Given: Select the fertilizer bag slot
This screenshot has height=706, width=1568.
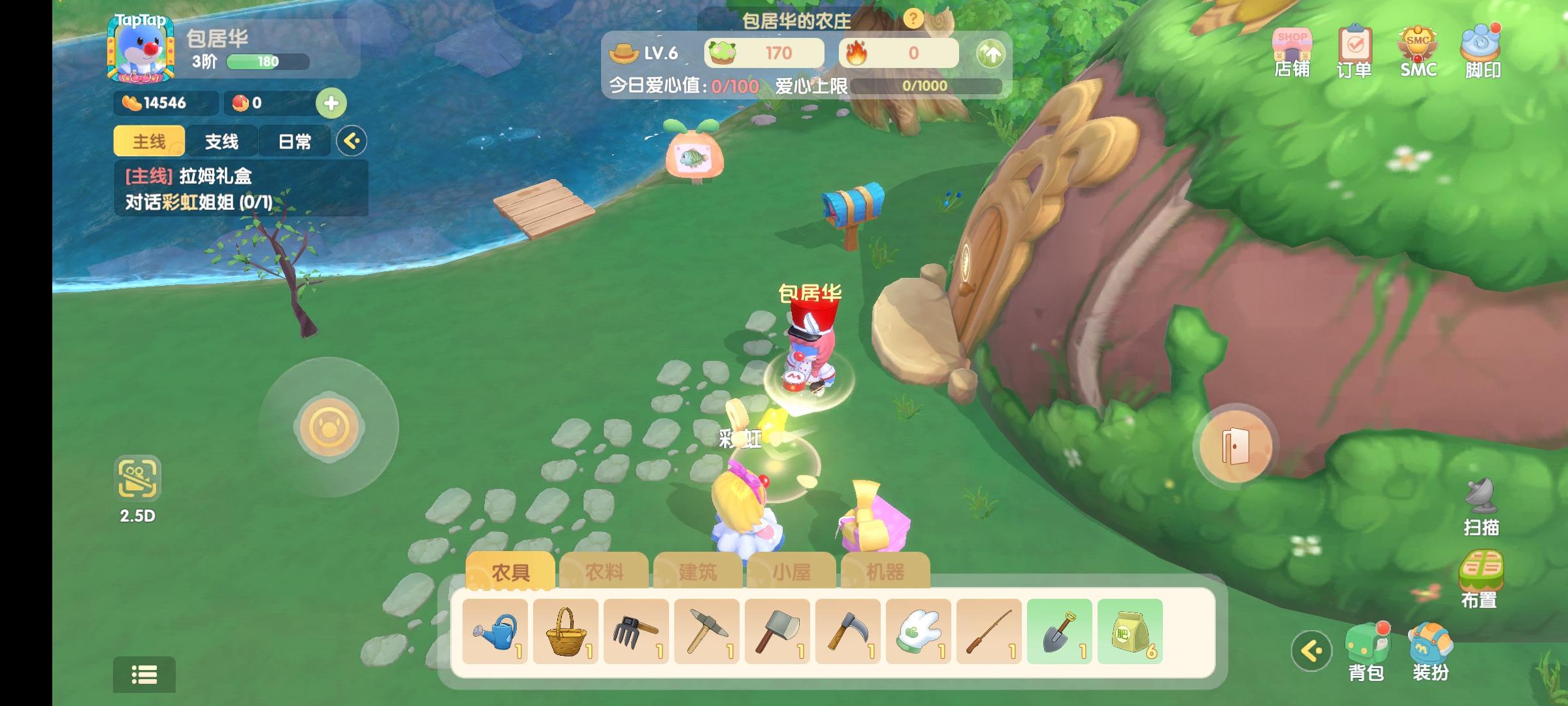Looking at the screenshot, I should click(1130, 631).
